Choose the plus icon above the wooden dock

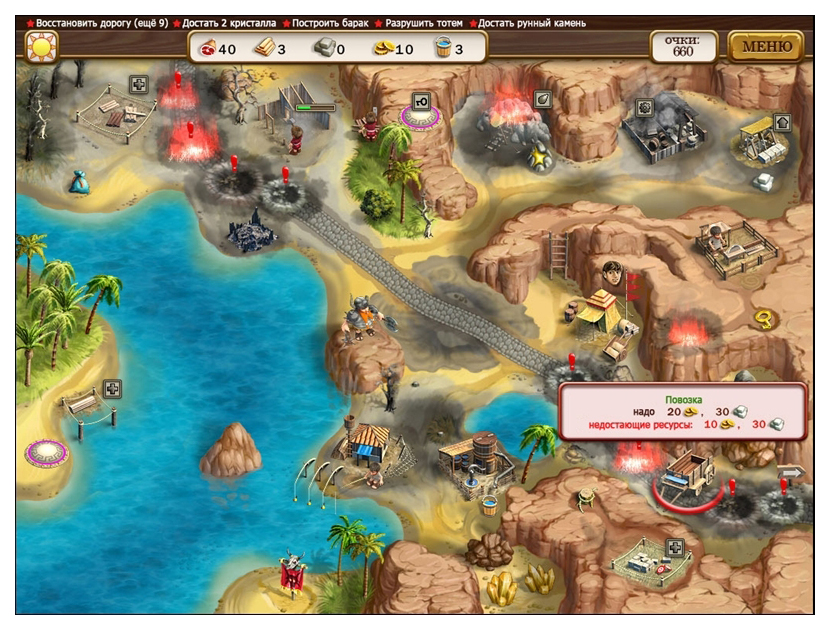113,388
